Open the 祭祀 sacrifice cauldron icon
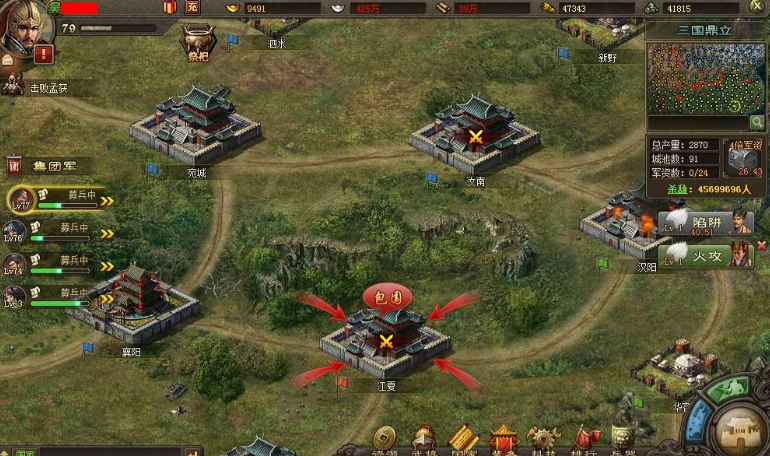This screenshot has height=456, width=770. click(x=195, y=42)
